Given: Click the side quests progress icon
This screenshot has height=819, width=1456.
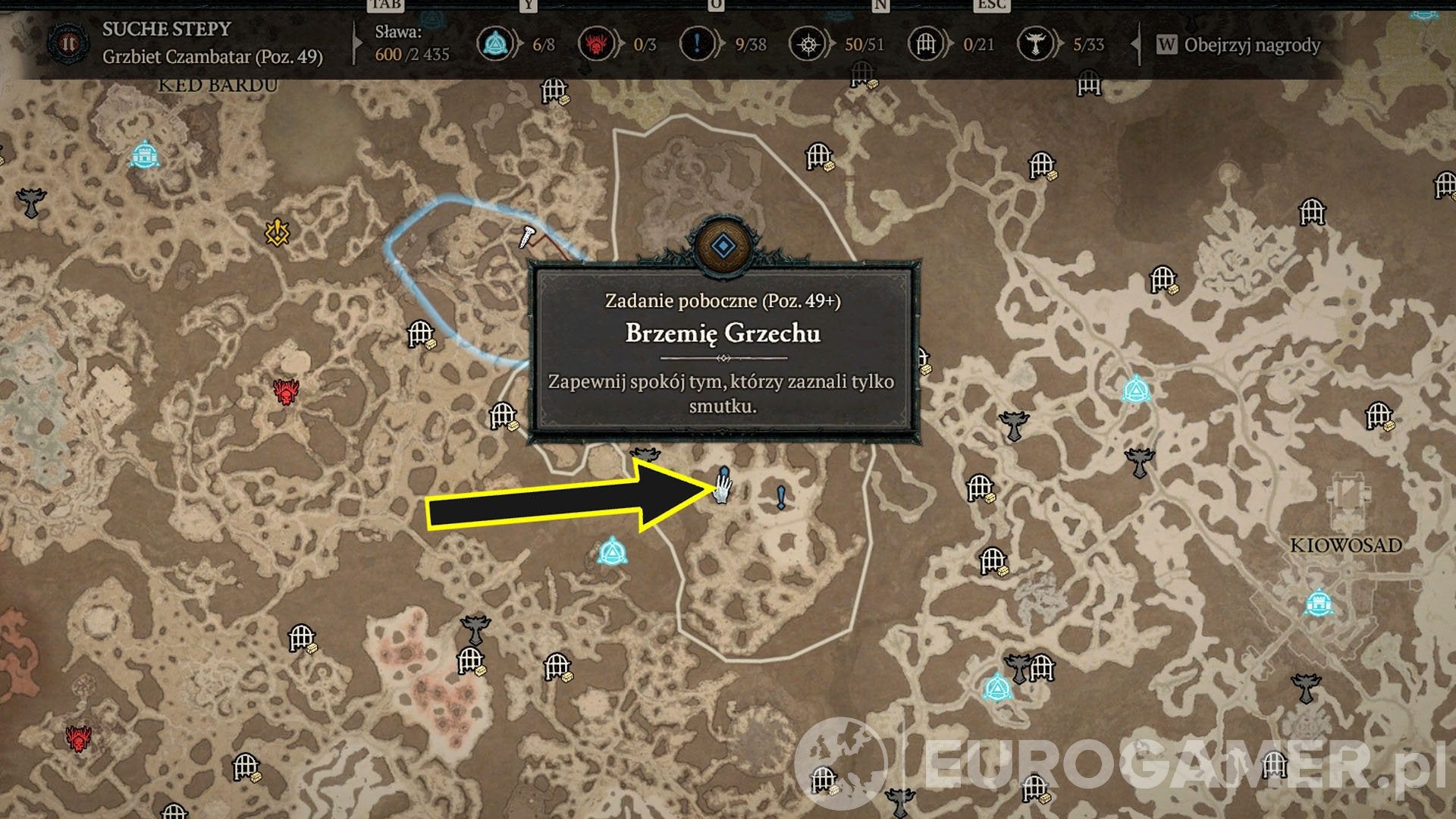Looking at the screenshot, I should (x=696, y=45).
